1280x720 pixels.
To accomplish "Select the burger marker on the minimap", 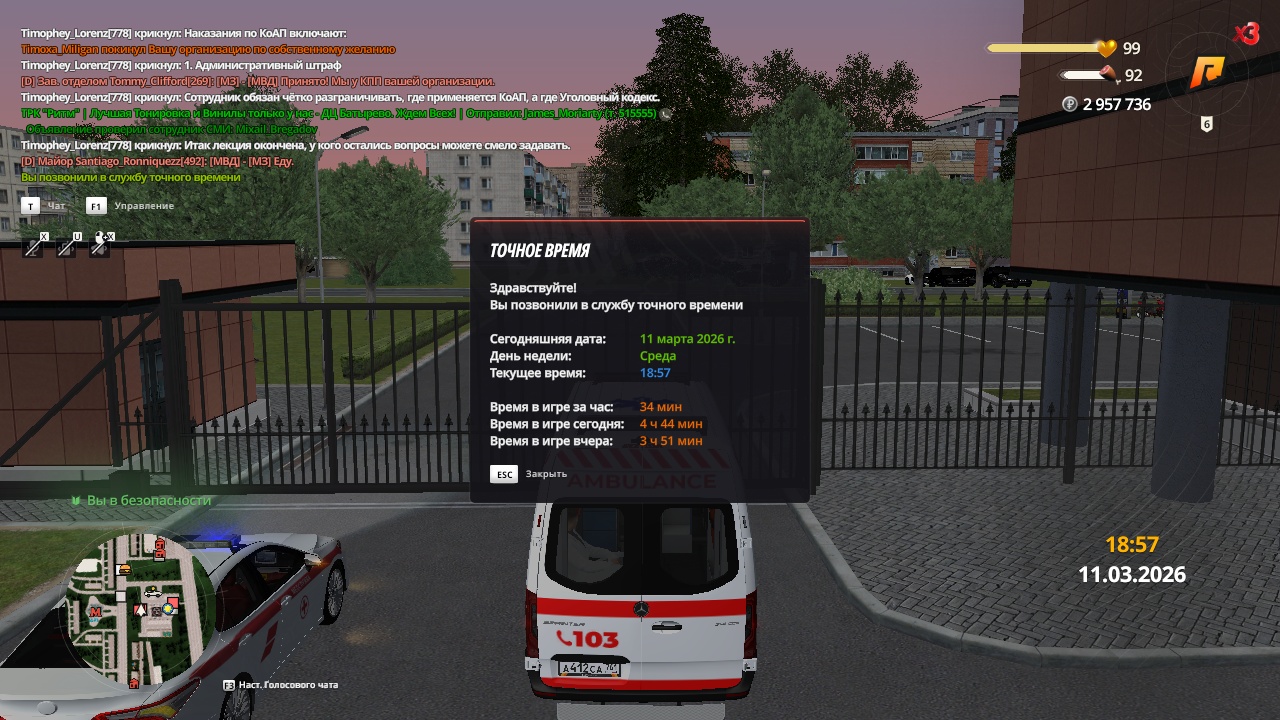I will pyautogui.click(x=124, y=569).
